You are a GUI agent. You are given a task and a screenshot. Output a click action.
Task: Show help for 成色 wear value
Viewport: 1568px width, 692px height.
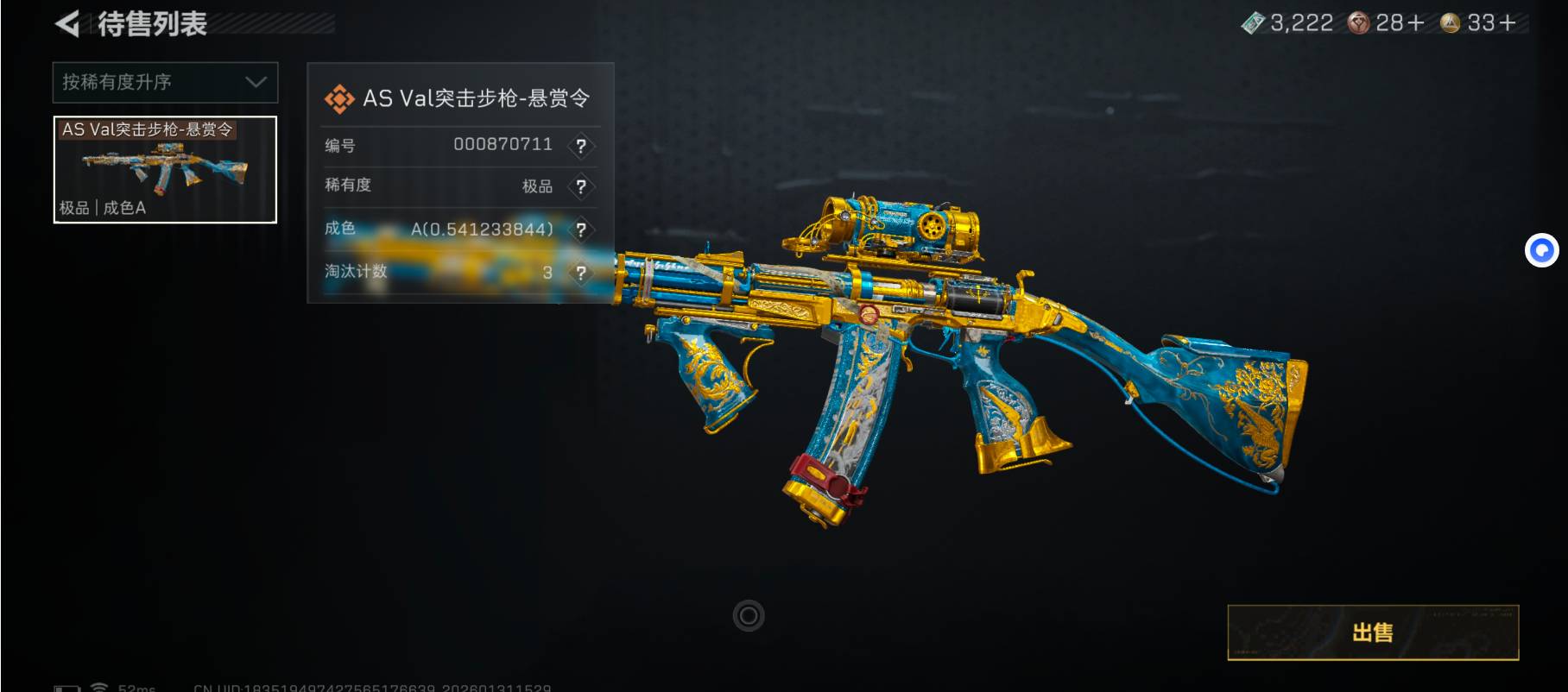pyautogui.click(x=581, y=230)
